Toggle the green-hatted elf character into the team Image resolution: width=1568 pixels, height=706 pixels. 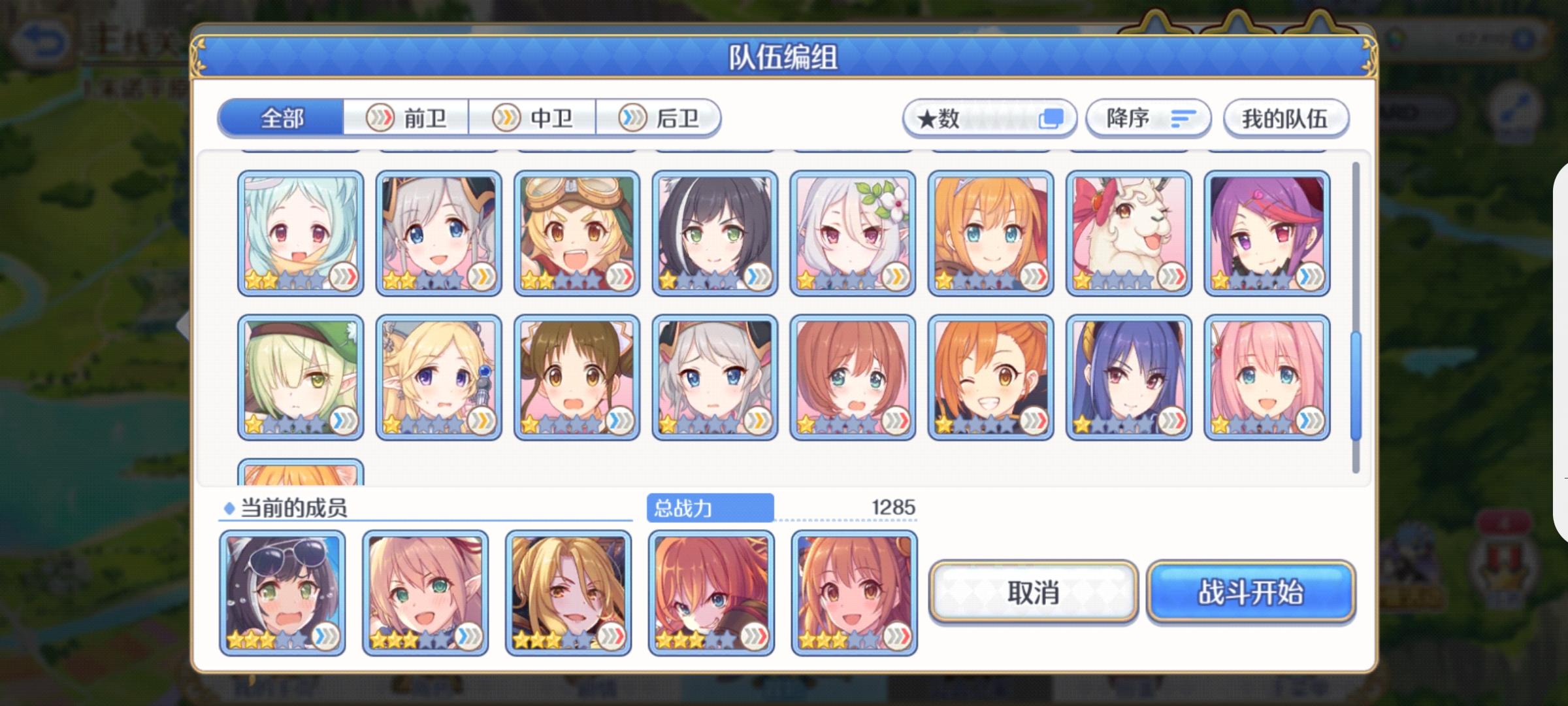pos(301,376)
